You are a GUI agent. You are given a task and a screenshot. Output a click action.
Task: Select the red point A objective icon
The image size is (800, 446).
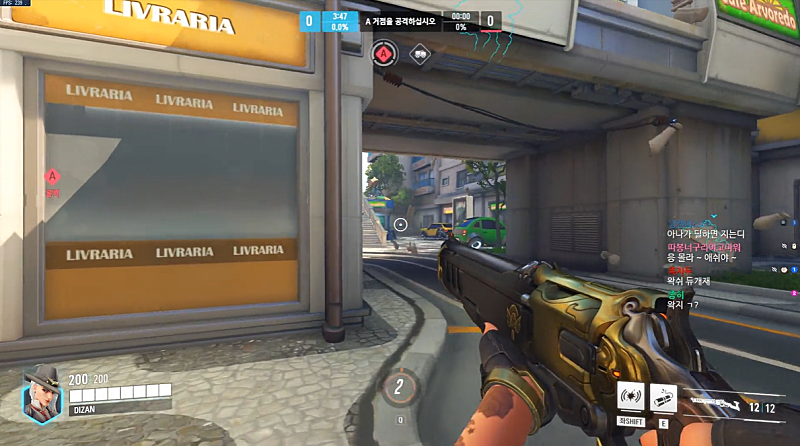(x=383, y=52)
